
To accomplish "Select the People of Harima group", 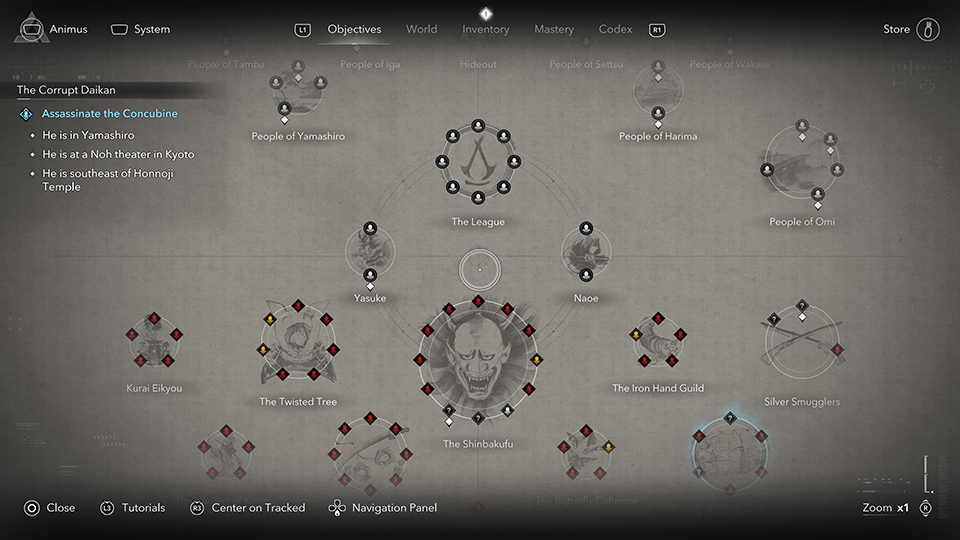I will point(658,95).
